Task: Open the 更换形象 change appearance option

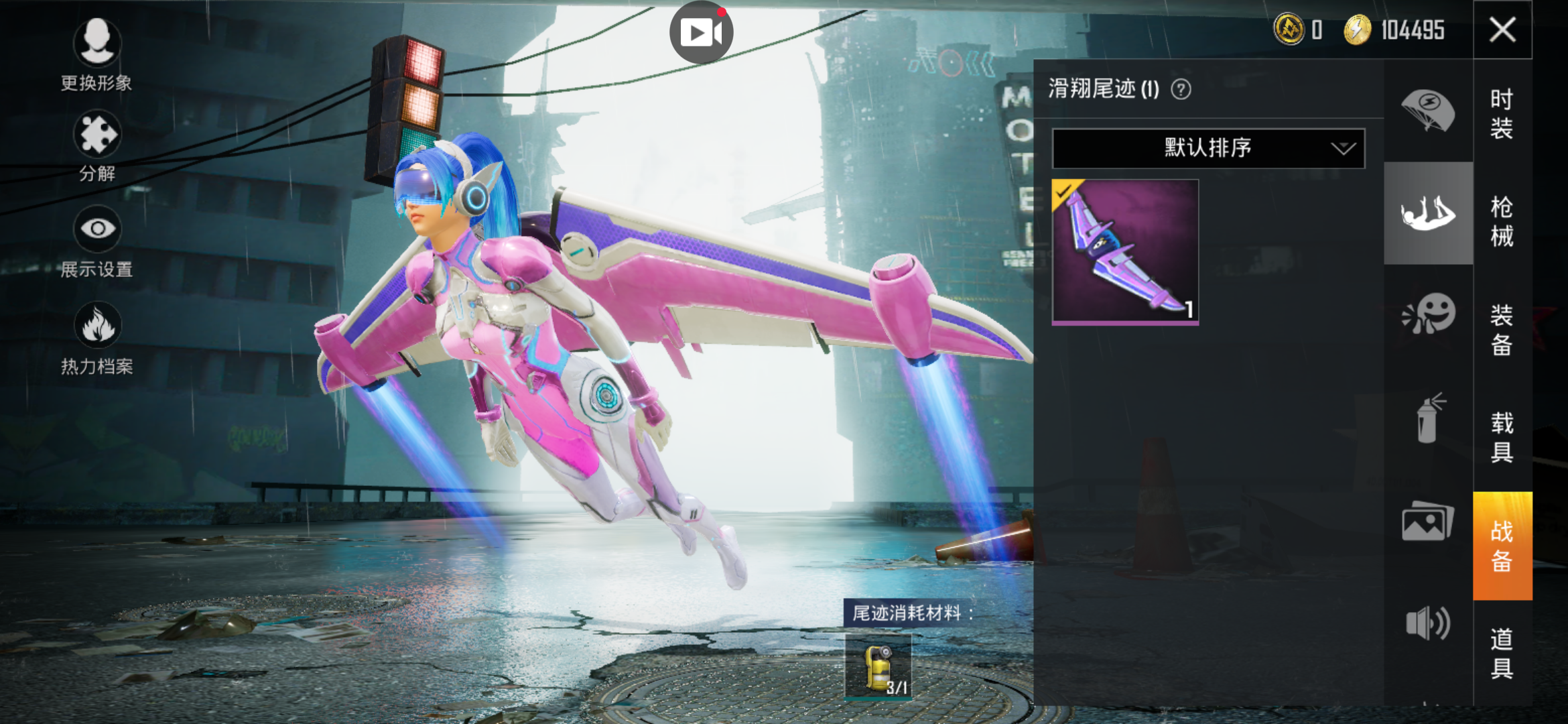Action: click(x=97, y=42)
